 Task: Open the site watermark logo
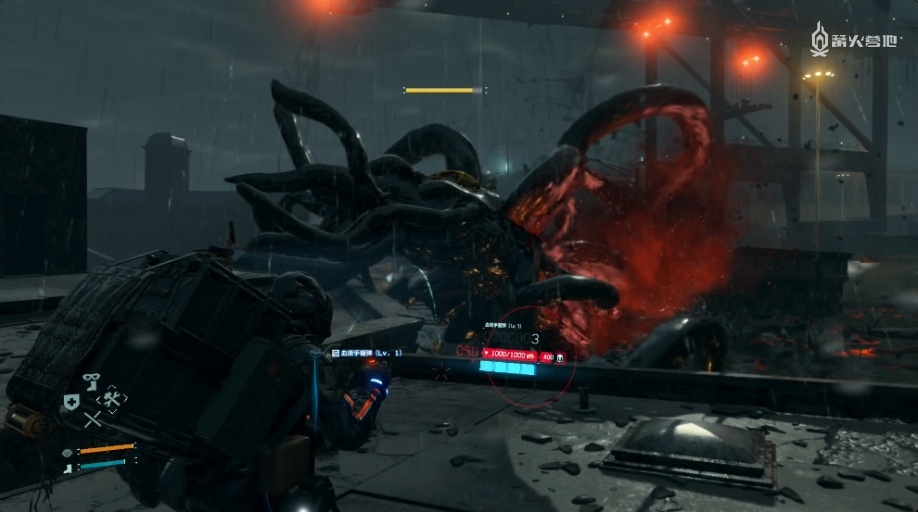tap(856, 41)
